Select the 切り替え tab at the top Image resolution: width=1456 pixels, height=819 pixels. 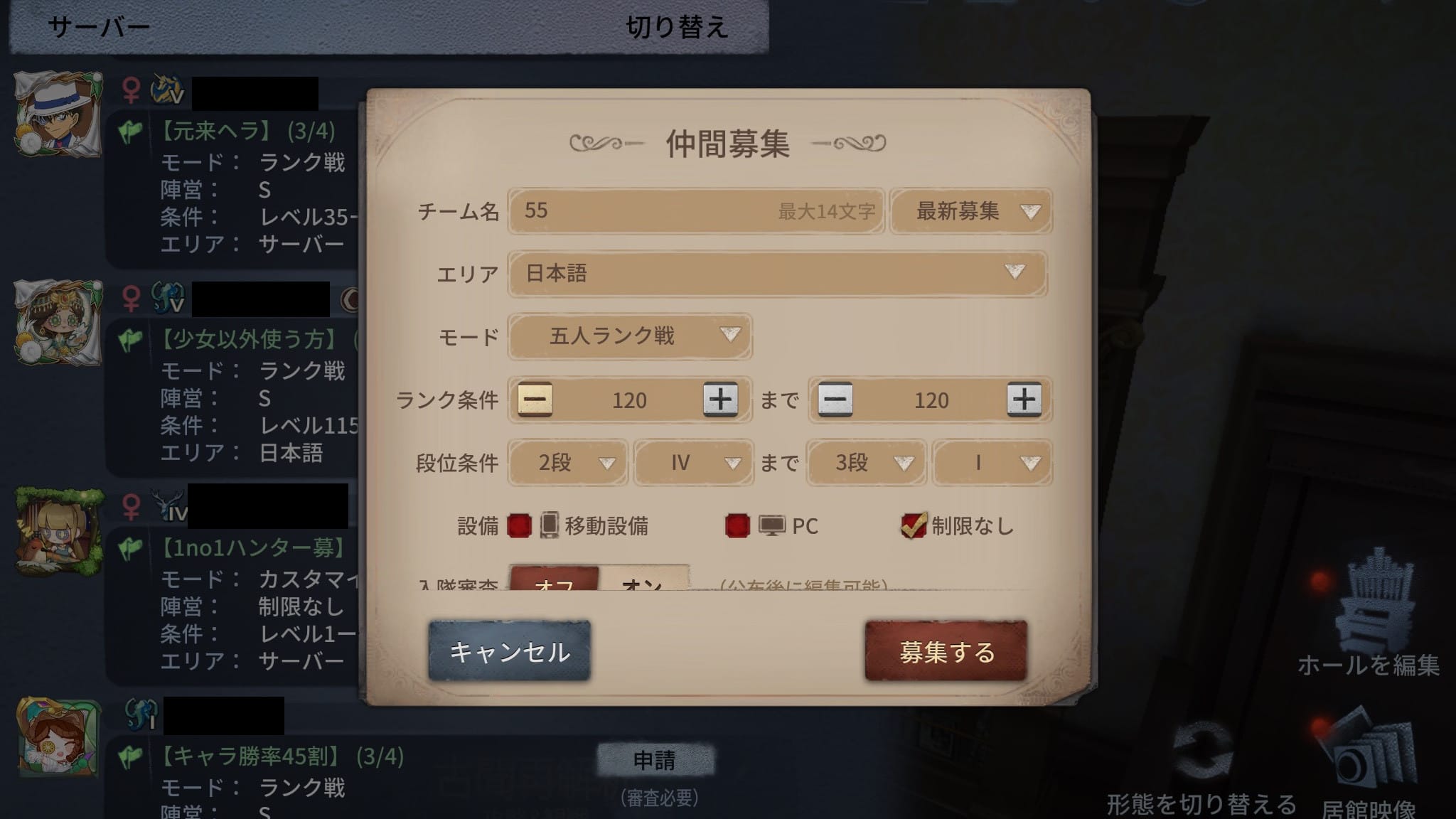click(675, 27)
